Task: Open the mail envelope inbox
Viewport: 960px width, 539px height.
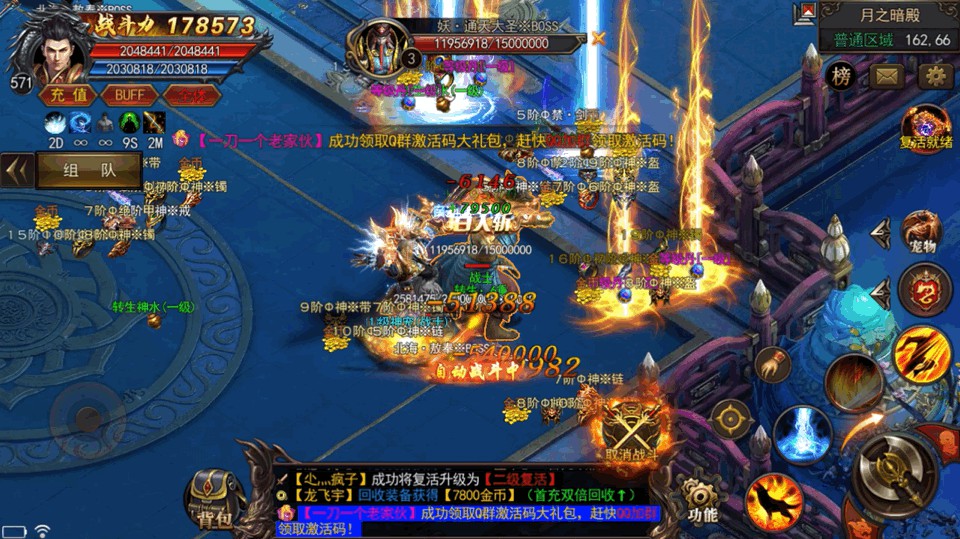Action: tap(887, 76)
